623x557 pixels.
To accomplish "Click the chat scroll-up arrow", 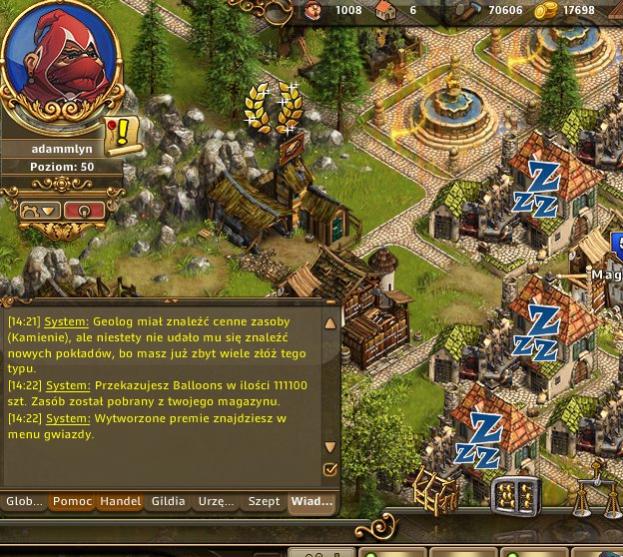I will (x=331, y=324).
